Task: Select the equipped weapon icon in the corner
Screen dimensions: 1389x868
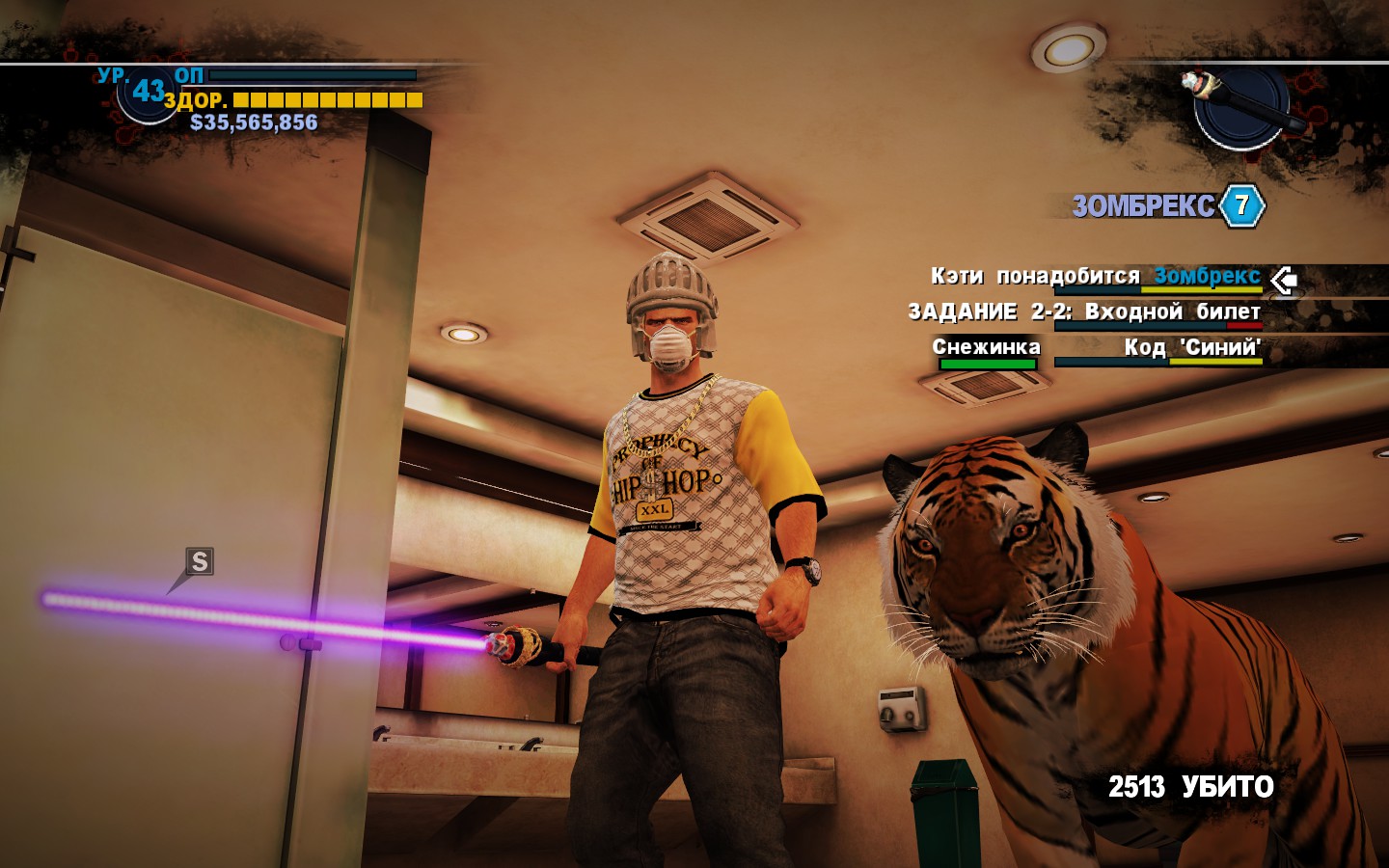Action: coord(1244,101)
